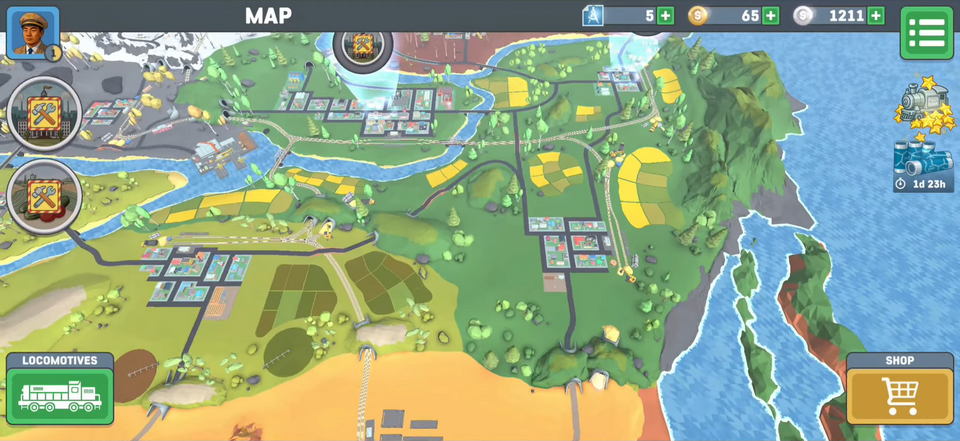Viewport: 960px width, 441px height.
Task: Open the conductor profile avatar
Action: pyautogui.click(x=33, y=33)
